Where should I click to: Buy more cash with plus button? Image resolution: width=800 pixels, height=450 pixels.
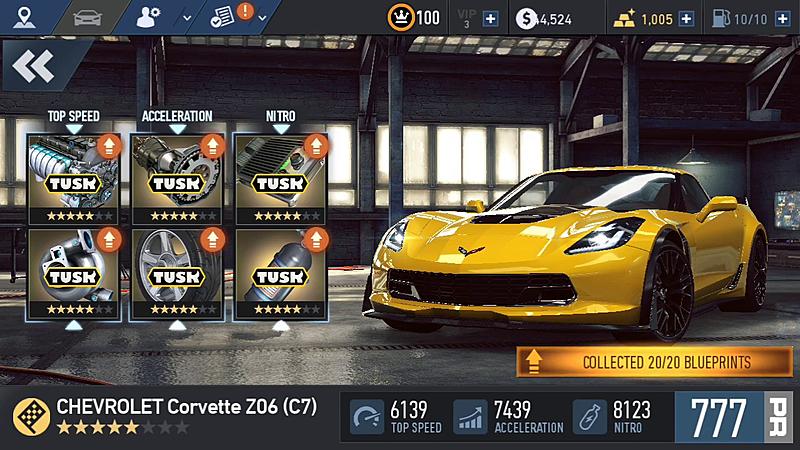tap(586, 18)
